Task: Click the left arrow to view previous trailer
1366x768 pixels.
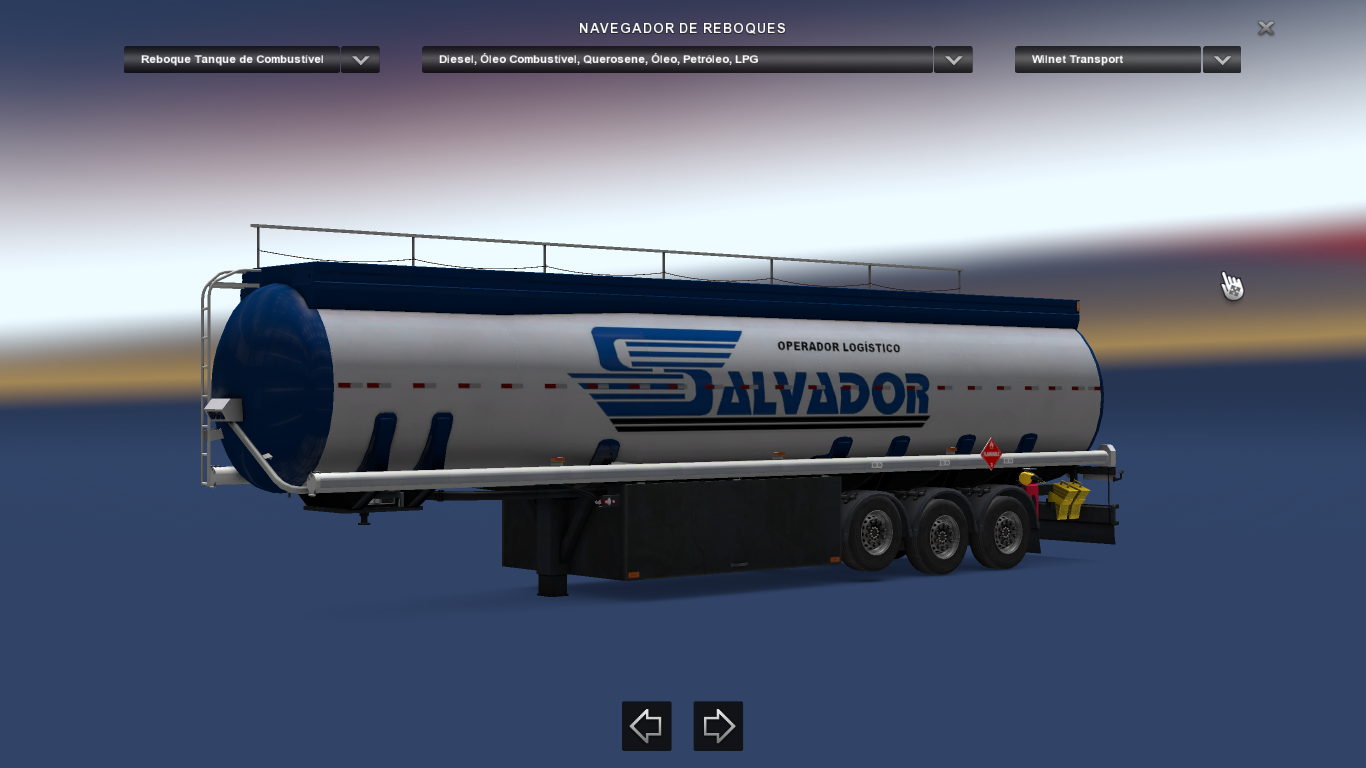Action: tap(646, 726)
